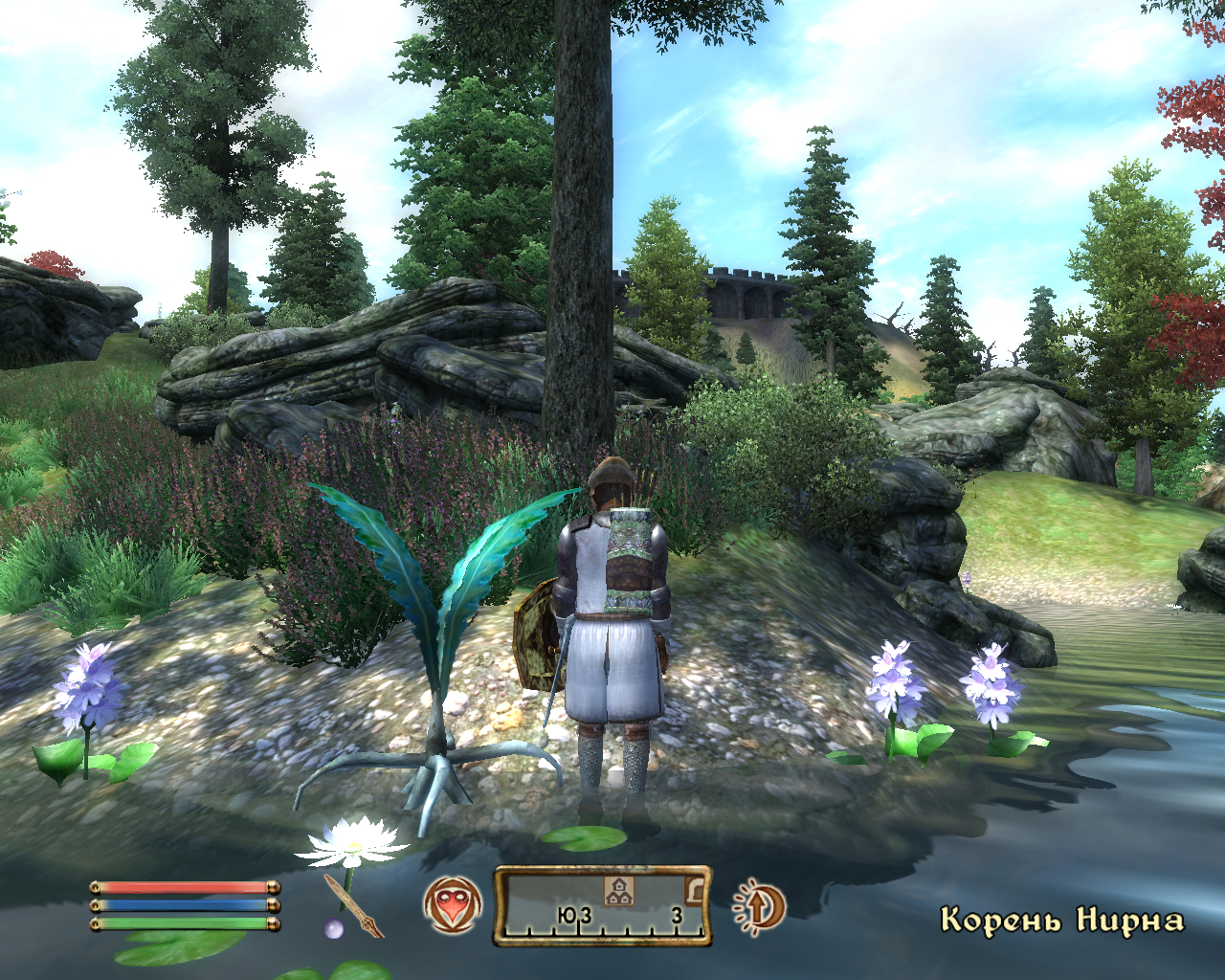Select the heart-shaped active spell icon
Image resolution: width=1225 pixels, height=980 pixels.
pyautogui.click(x=452, y=905)
